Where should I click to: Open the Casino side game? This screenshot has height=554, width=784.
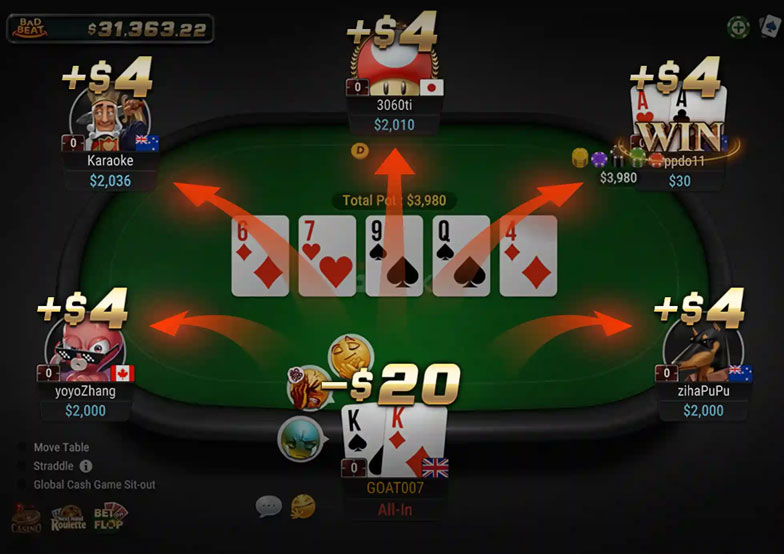(26, 520)
